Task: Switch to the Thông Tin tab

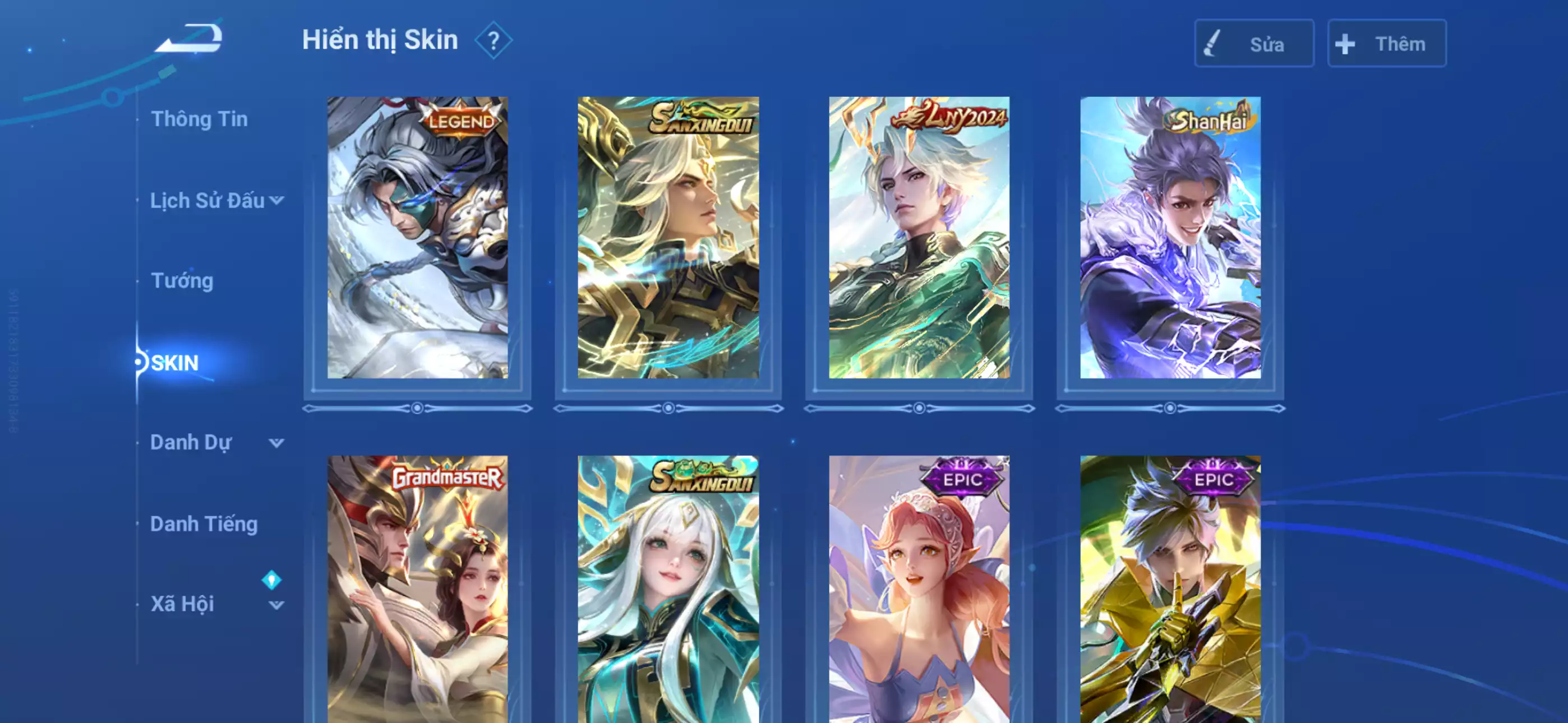Action: pos(201,119)
